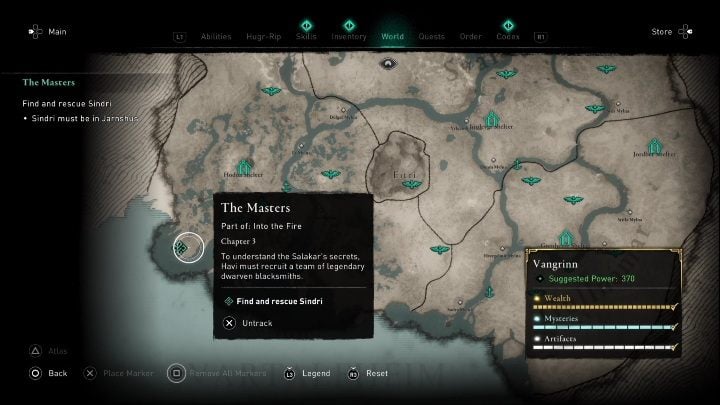Switch to the Quests tab

432,37
